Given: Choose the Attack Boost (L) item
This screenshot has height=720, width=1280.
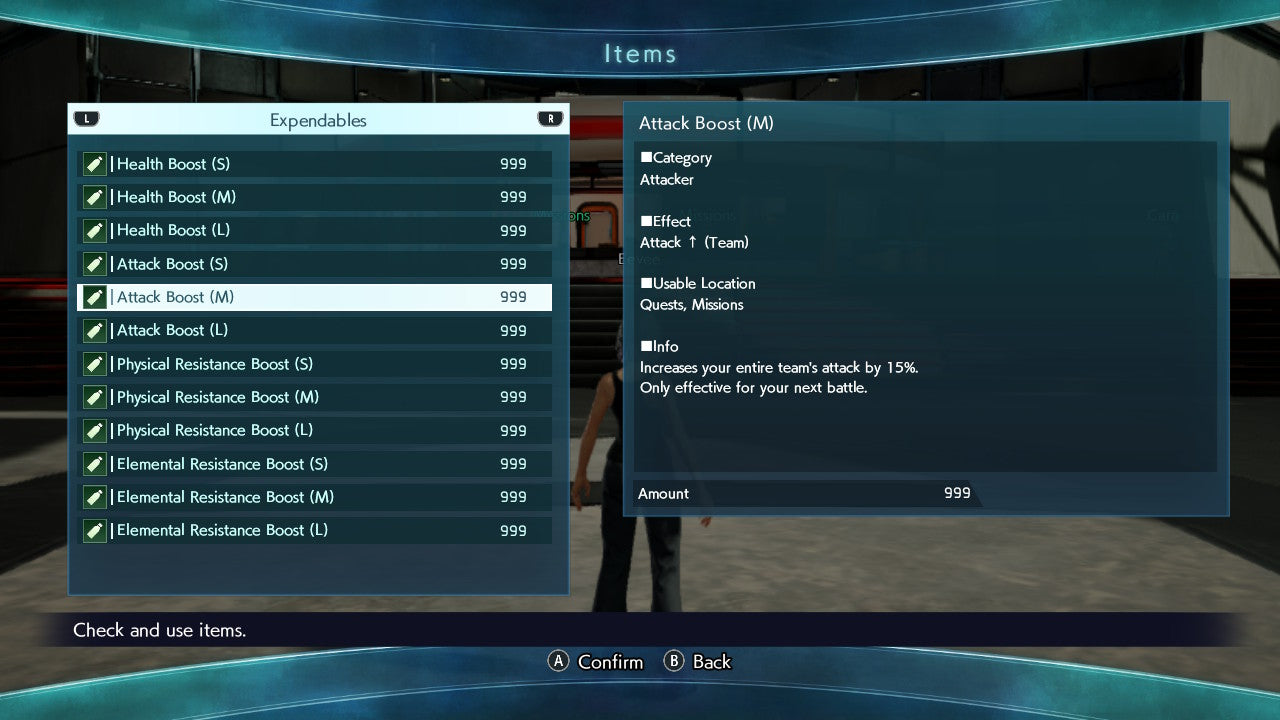Looking at the screenshot, I should click(315, 330).
